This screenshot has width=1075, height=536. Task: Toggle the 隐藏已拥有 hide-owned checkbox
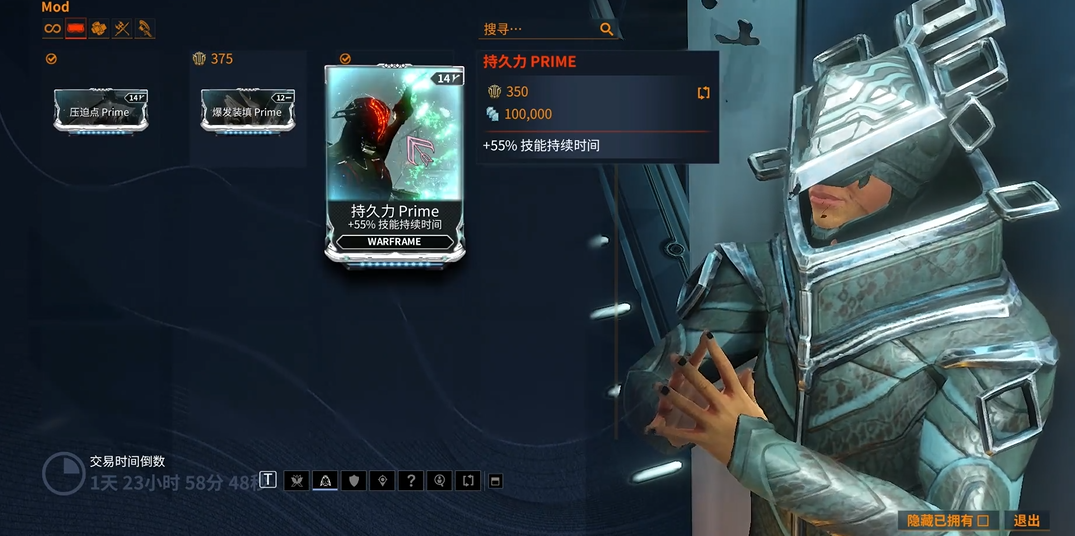pos(983,520)
